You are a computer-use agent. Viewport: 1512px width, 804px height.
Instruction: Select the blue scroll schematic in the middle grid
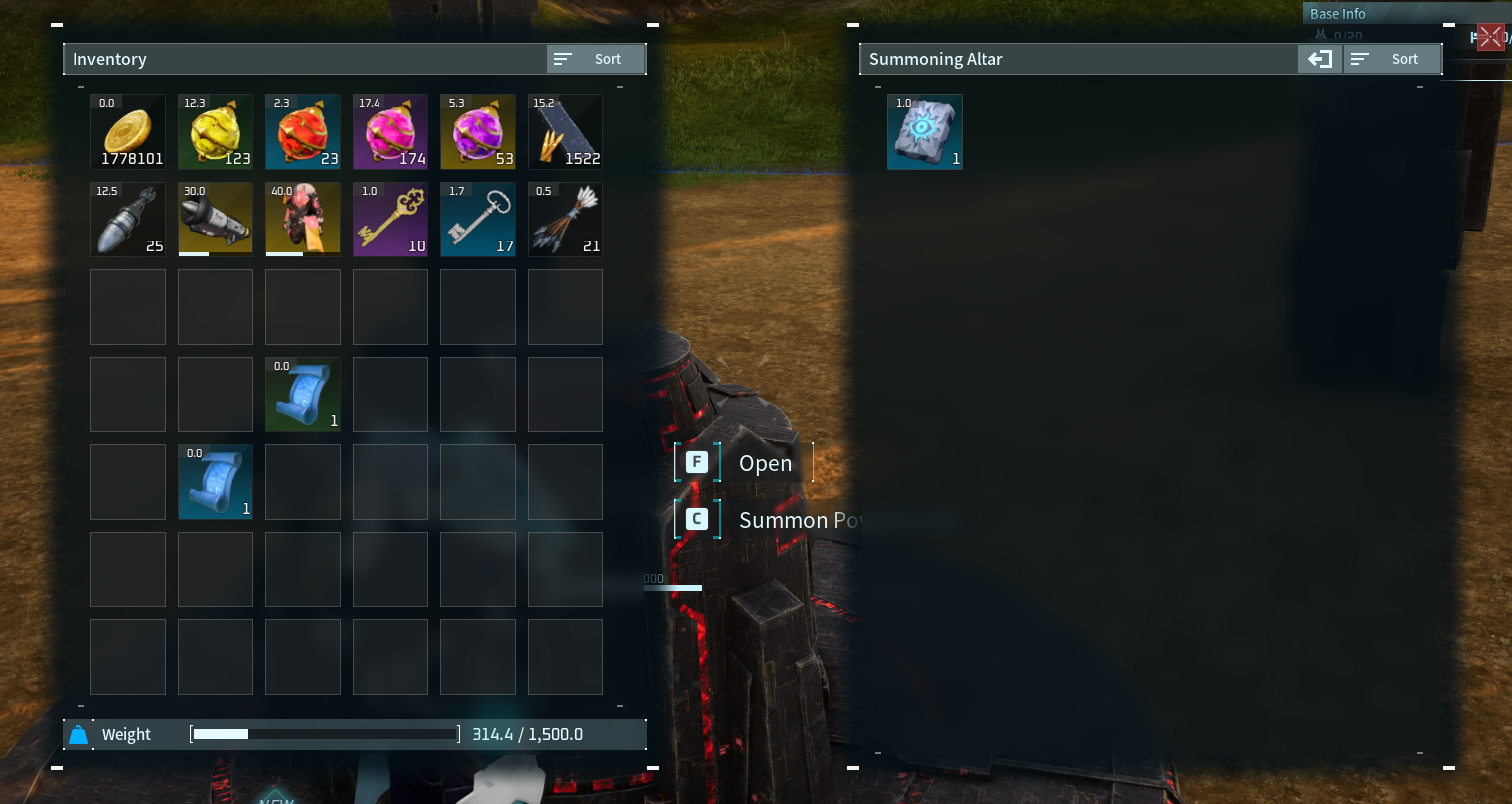[x=302, y=395]
